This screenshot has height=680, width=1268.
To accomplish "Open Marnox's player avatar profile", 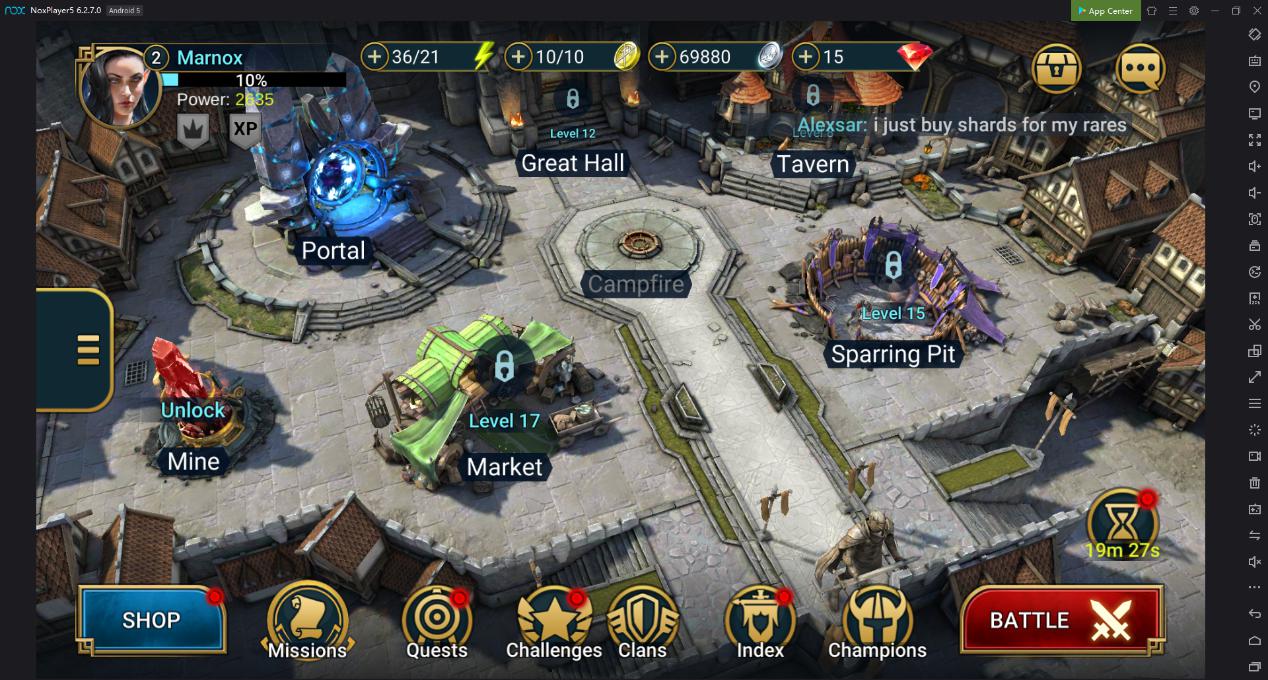I will tap(118, 87).
